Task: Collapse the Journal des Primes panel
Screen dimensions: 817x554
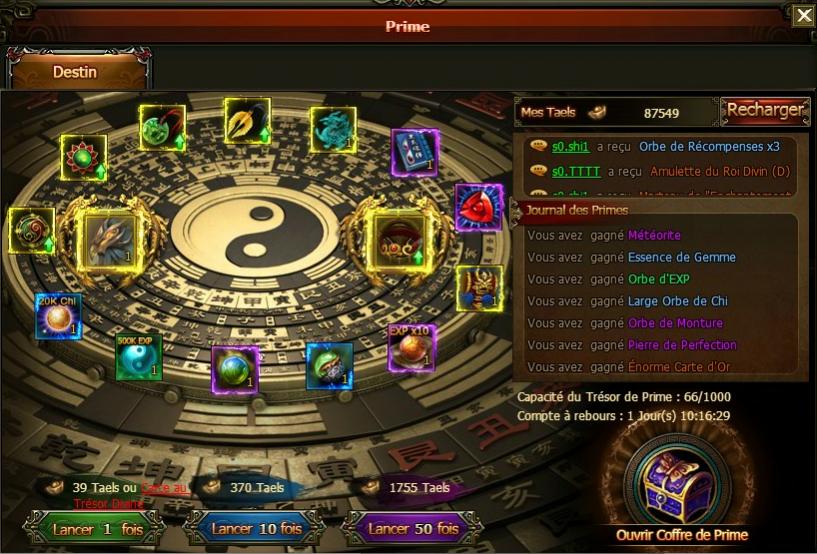Action: pyautogui.click(x=517, y=210)
